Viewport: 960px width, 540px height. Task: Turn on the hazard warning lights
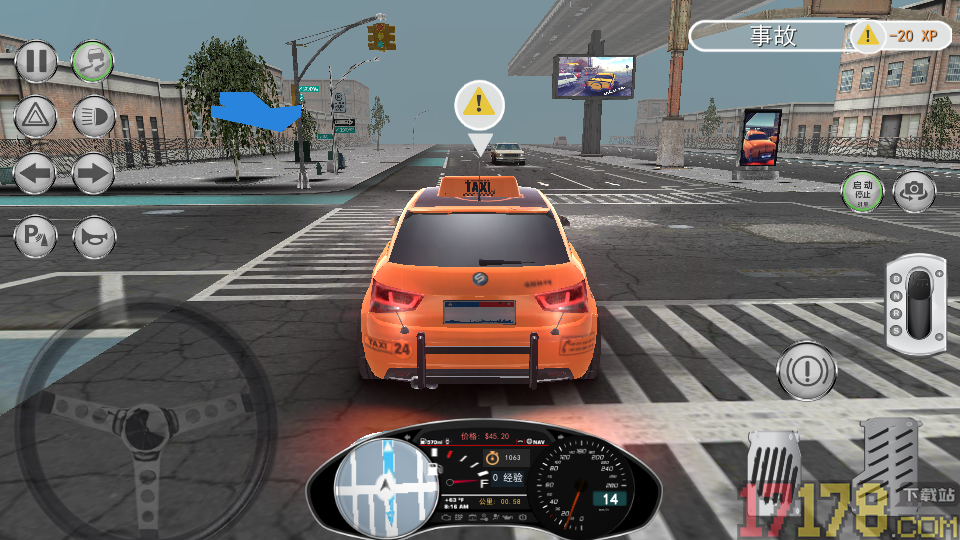click(36, 117)
